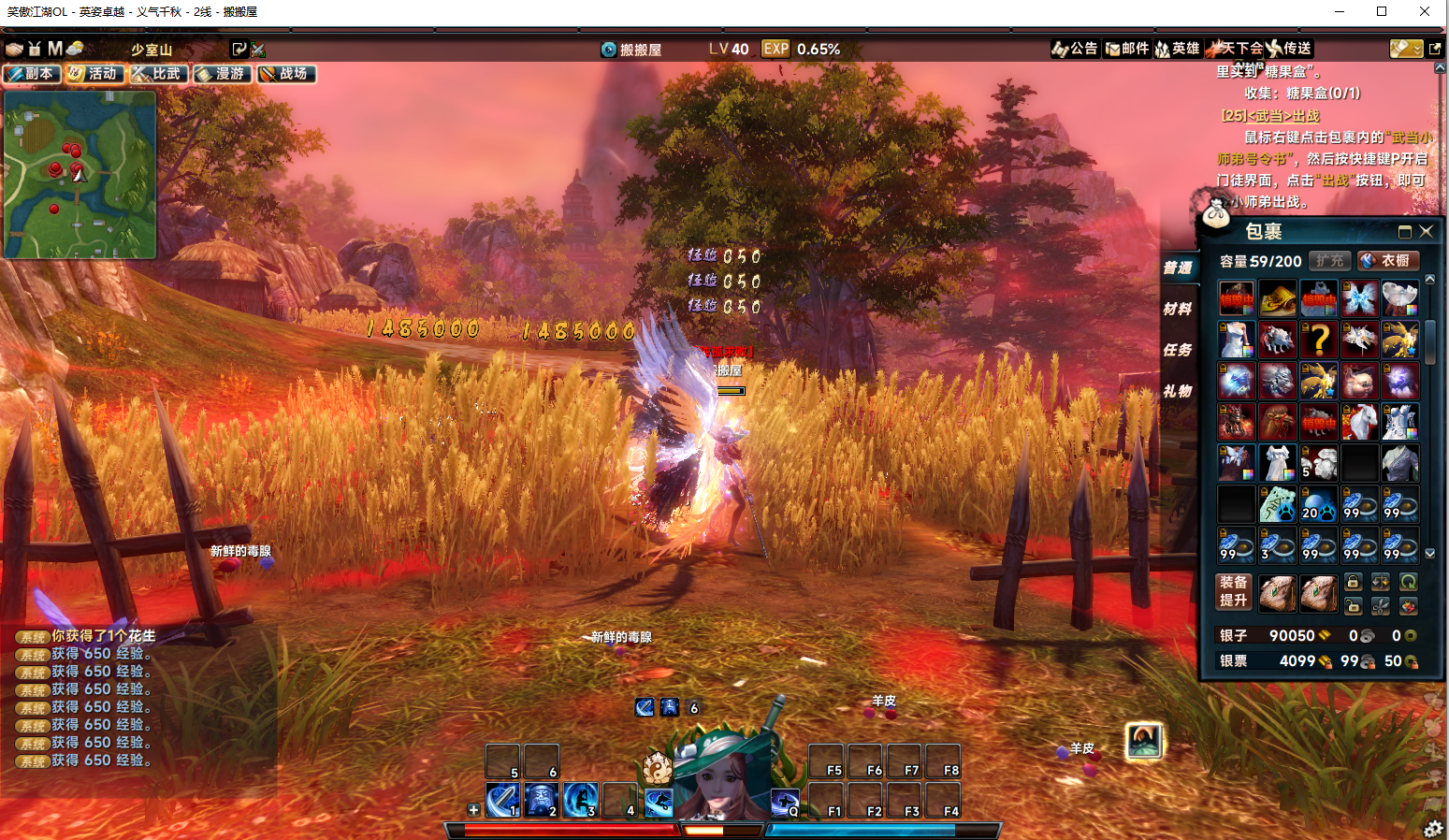Select the yellow question mark item
1449x840 pixels.
tap(1319, 339)
